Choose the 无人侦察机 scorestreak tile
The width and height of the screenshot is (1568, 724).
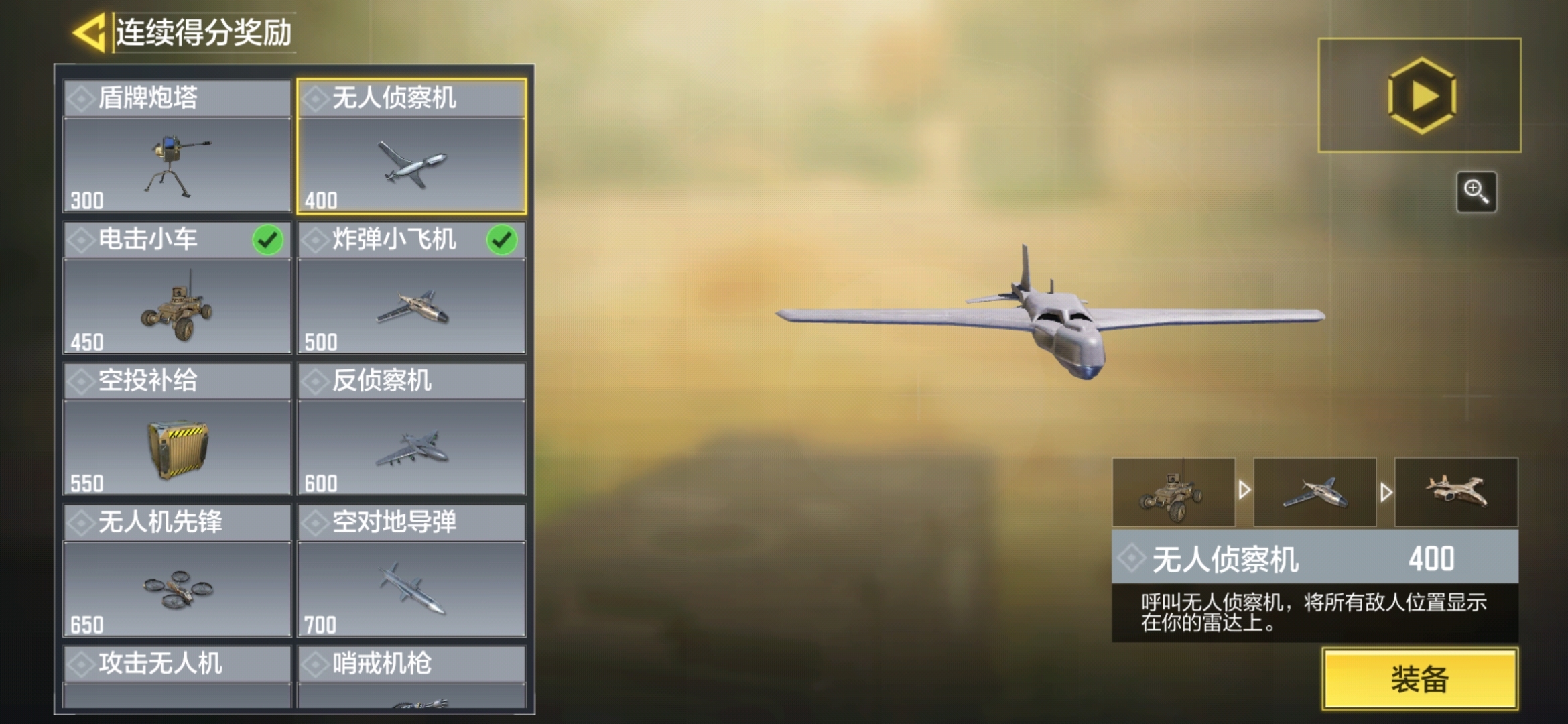coord(411,147)
